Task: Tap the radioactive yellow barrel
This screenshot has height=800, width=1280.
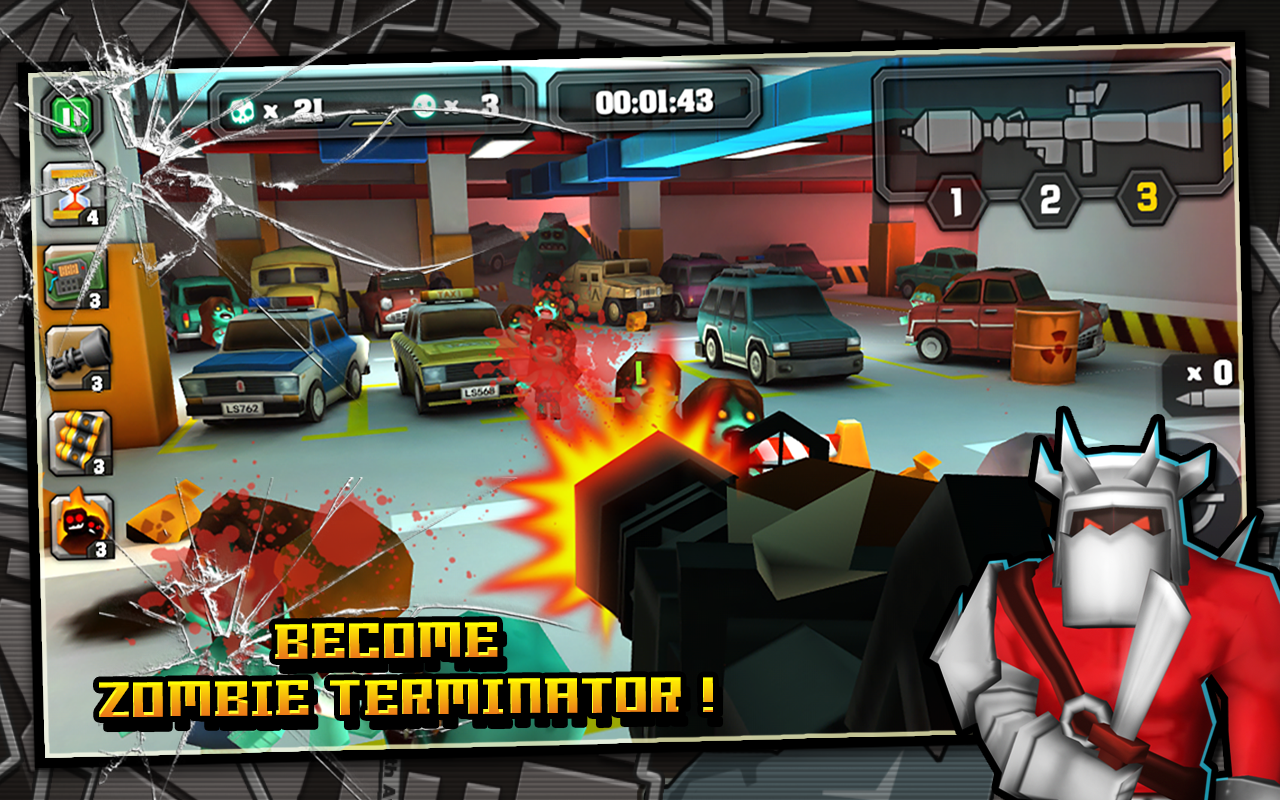Action: click(x=1045, y=345)
